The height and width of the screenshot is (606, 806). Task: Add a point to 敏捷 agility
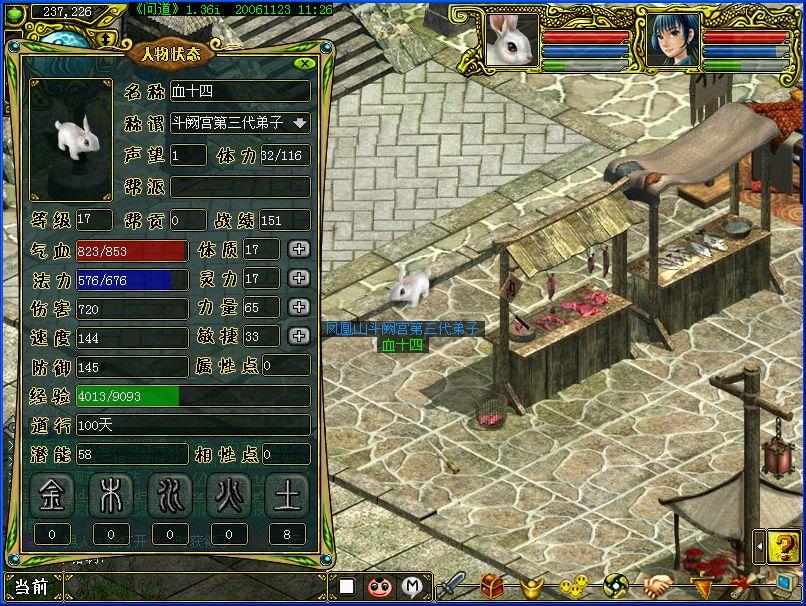click(x=299, y=336)
